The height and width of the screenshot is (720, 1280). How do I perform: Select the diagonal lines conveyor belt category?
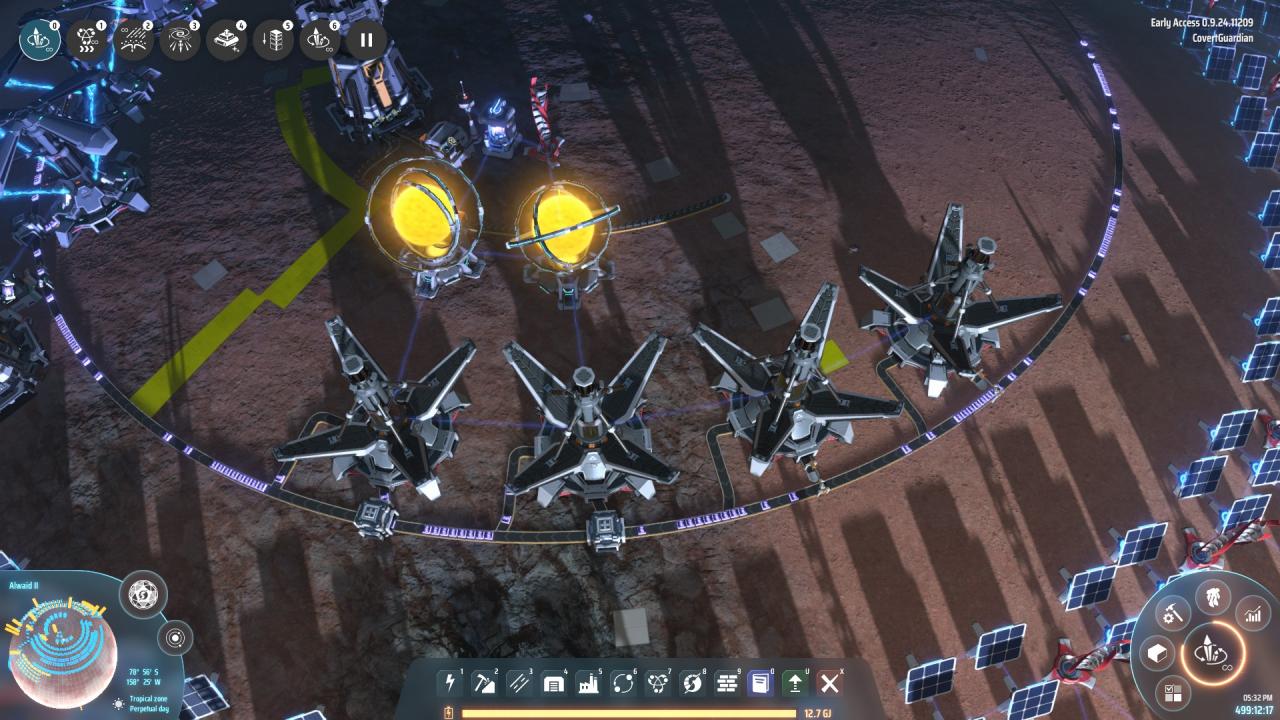point(519,683)
